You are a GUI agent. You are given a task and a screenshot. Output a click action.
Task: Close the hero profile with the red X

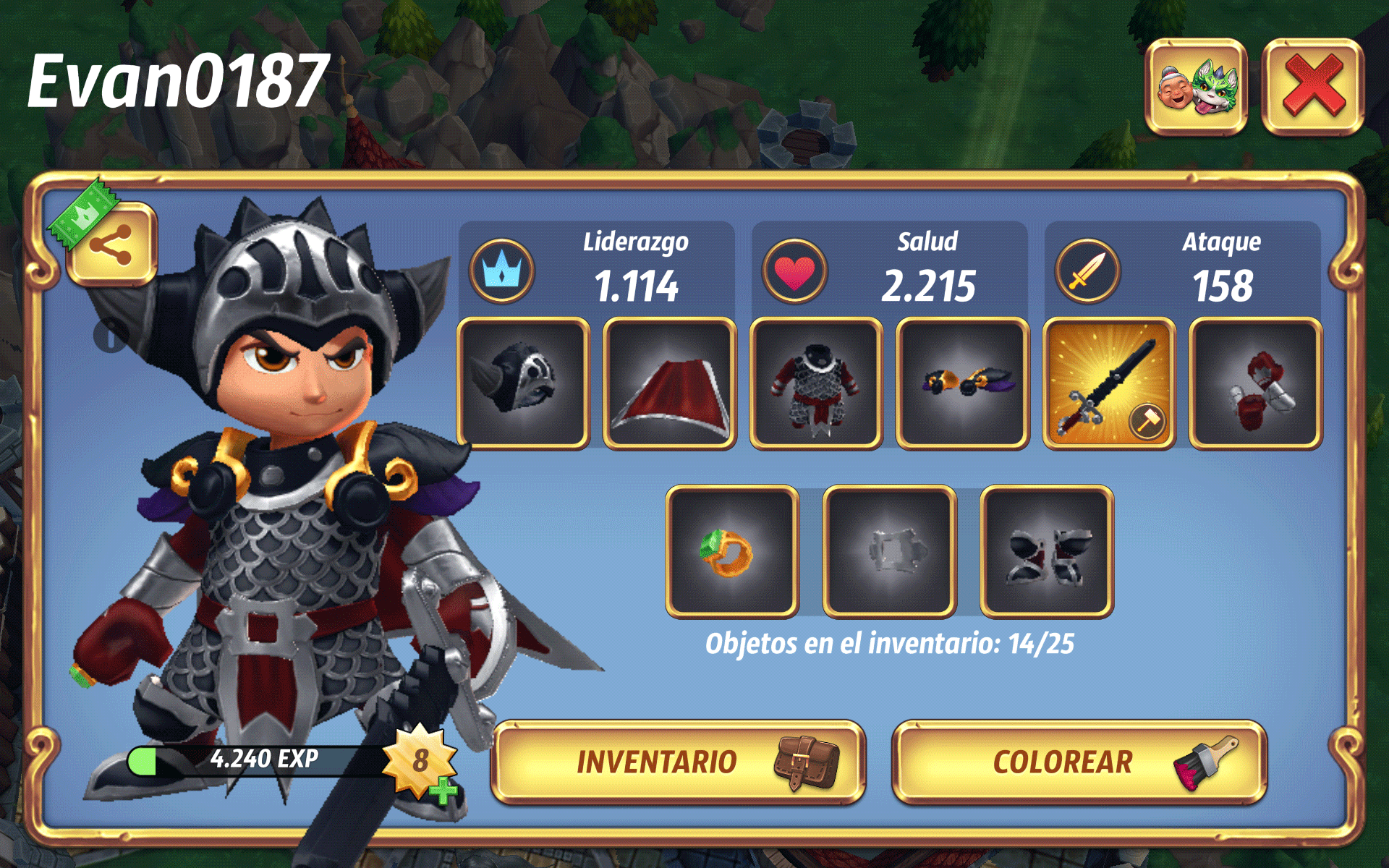1312,87
